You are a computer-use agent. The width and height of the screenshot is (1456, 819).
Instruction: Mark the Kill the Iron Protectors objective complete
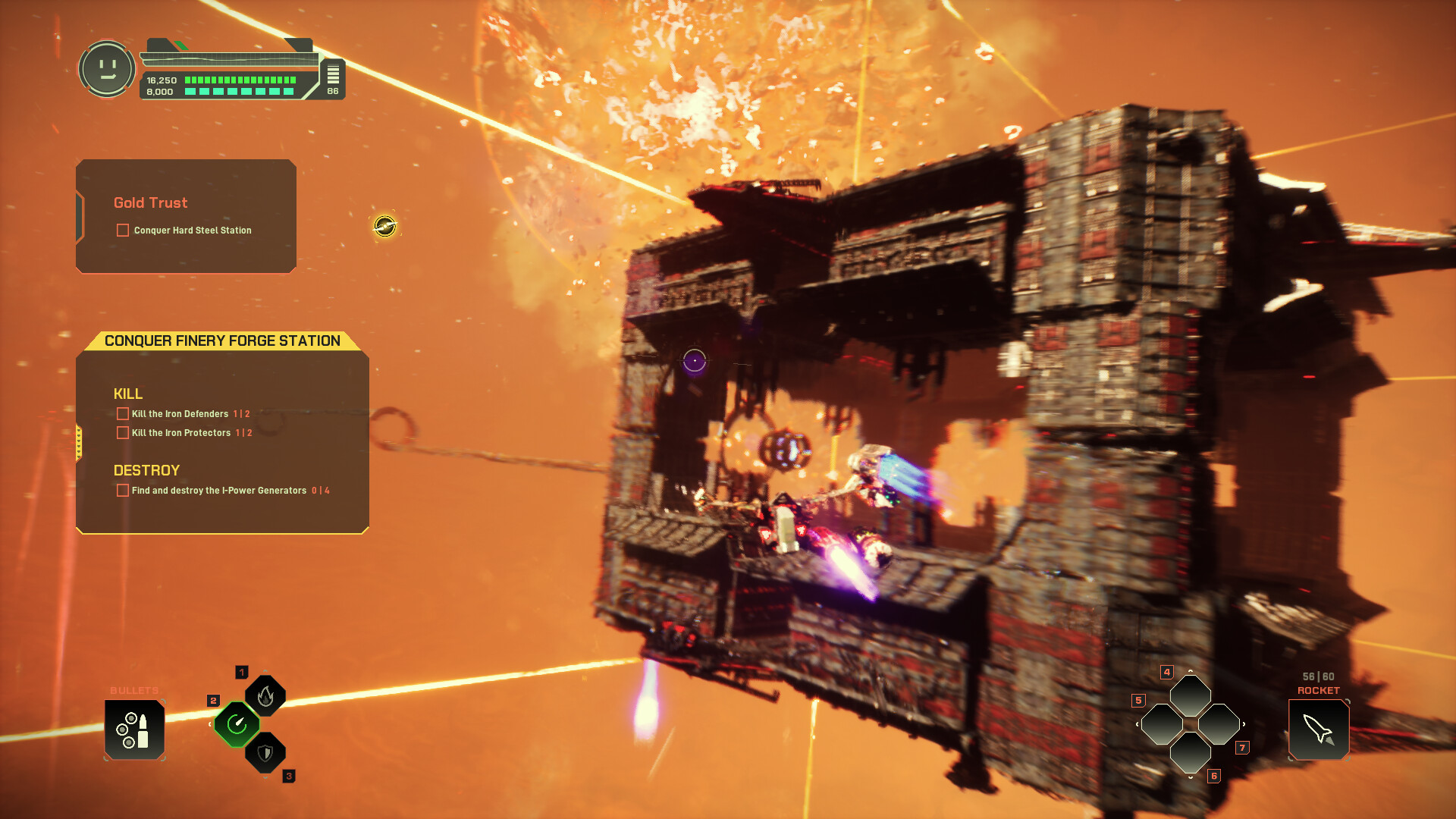122,432
